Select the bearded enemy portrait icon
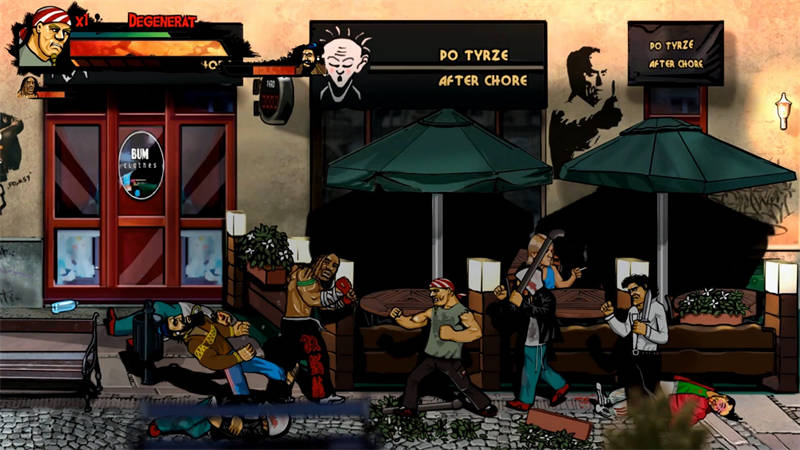This screenshot has height=450, width=800. pyautogui.click(x=309, y=61)
